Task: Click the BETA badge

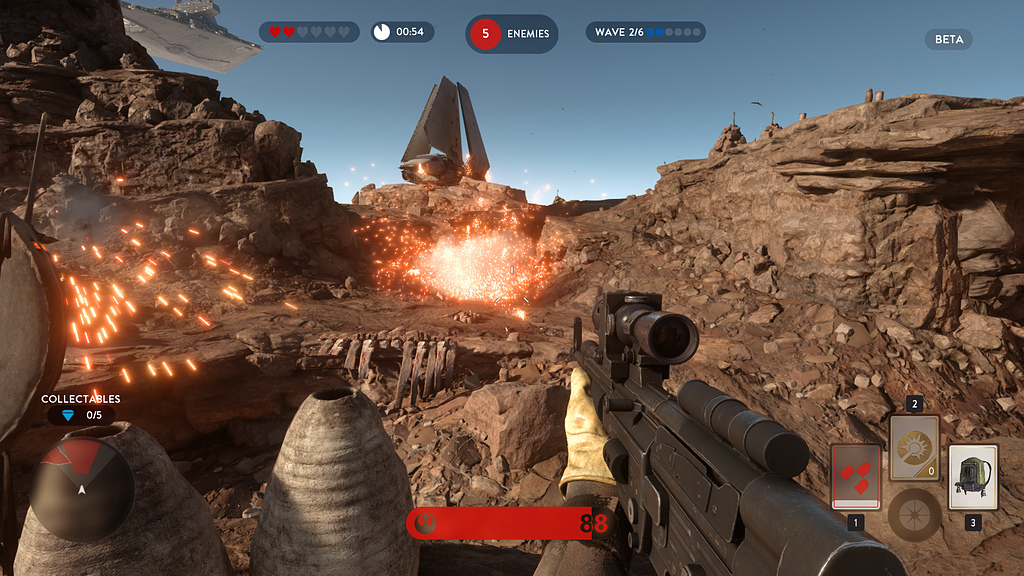Action: click(x=948, y=39)
